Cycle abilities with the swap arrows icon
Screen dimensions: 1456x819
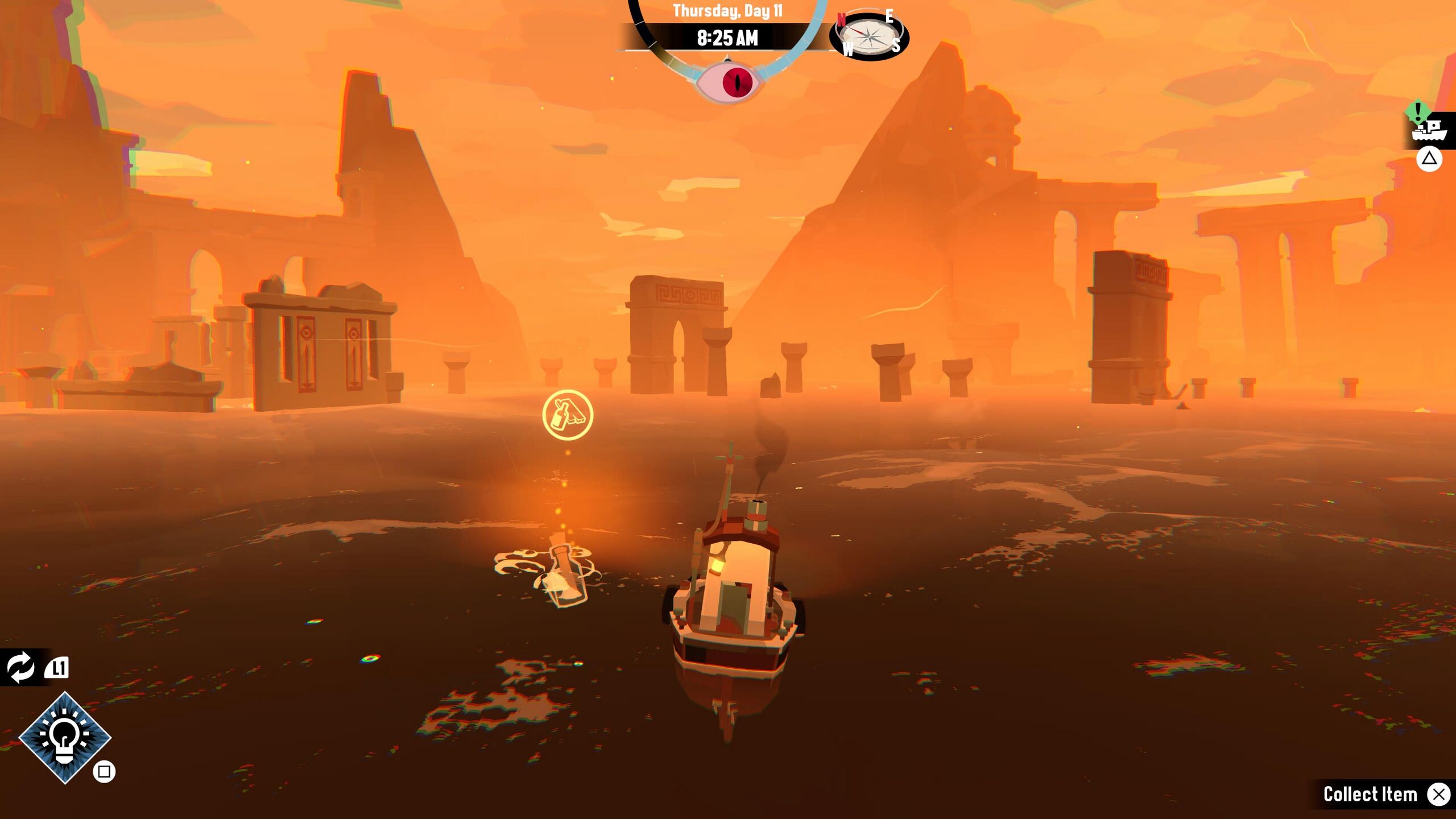20,667
